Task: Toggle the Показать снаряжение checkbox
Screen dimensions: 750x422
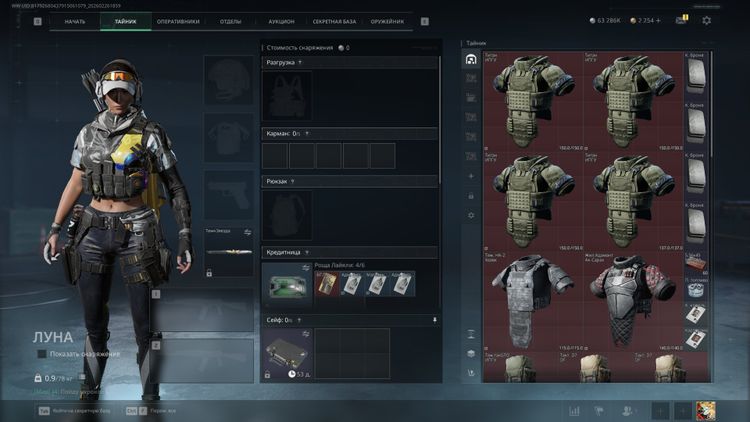Action: click(42, 354)
